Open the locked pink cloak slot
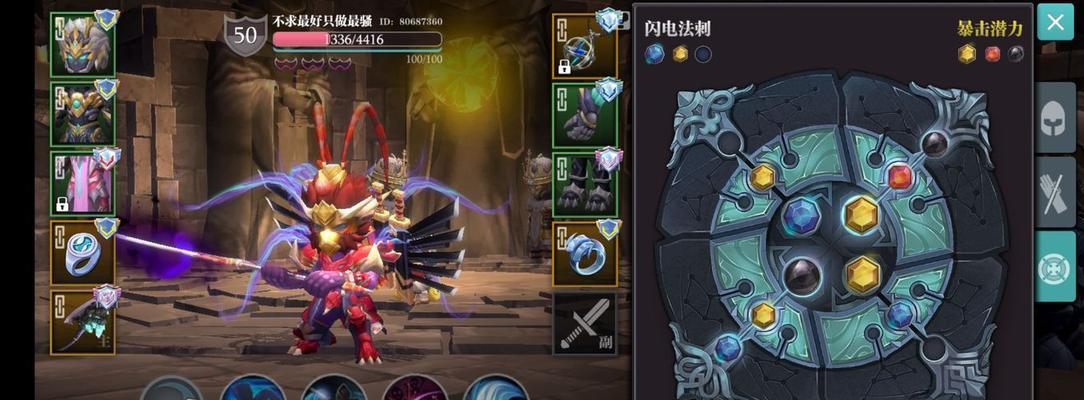The width and height of the screenshot is (1084, 400). [82, 183]
